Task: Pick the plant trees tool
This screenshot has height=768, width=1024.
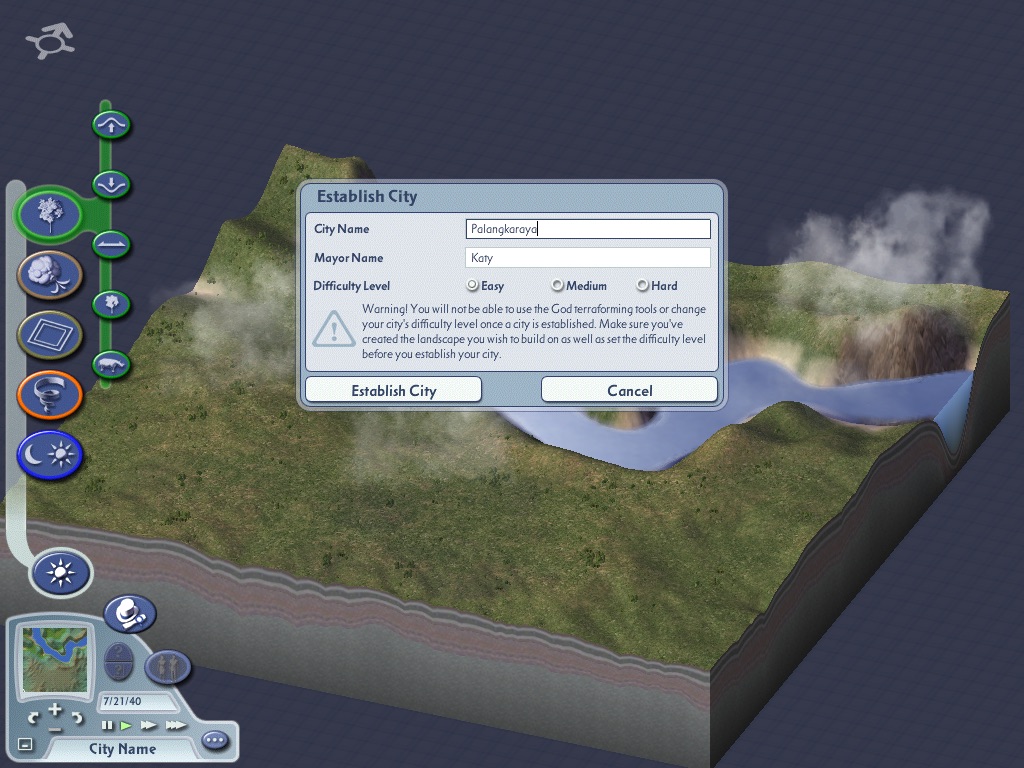Action: (112, 303)
